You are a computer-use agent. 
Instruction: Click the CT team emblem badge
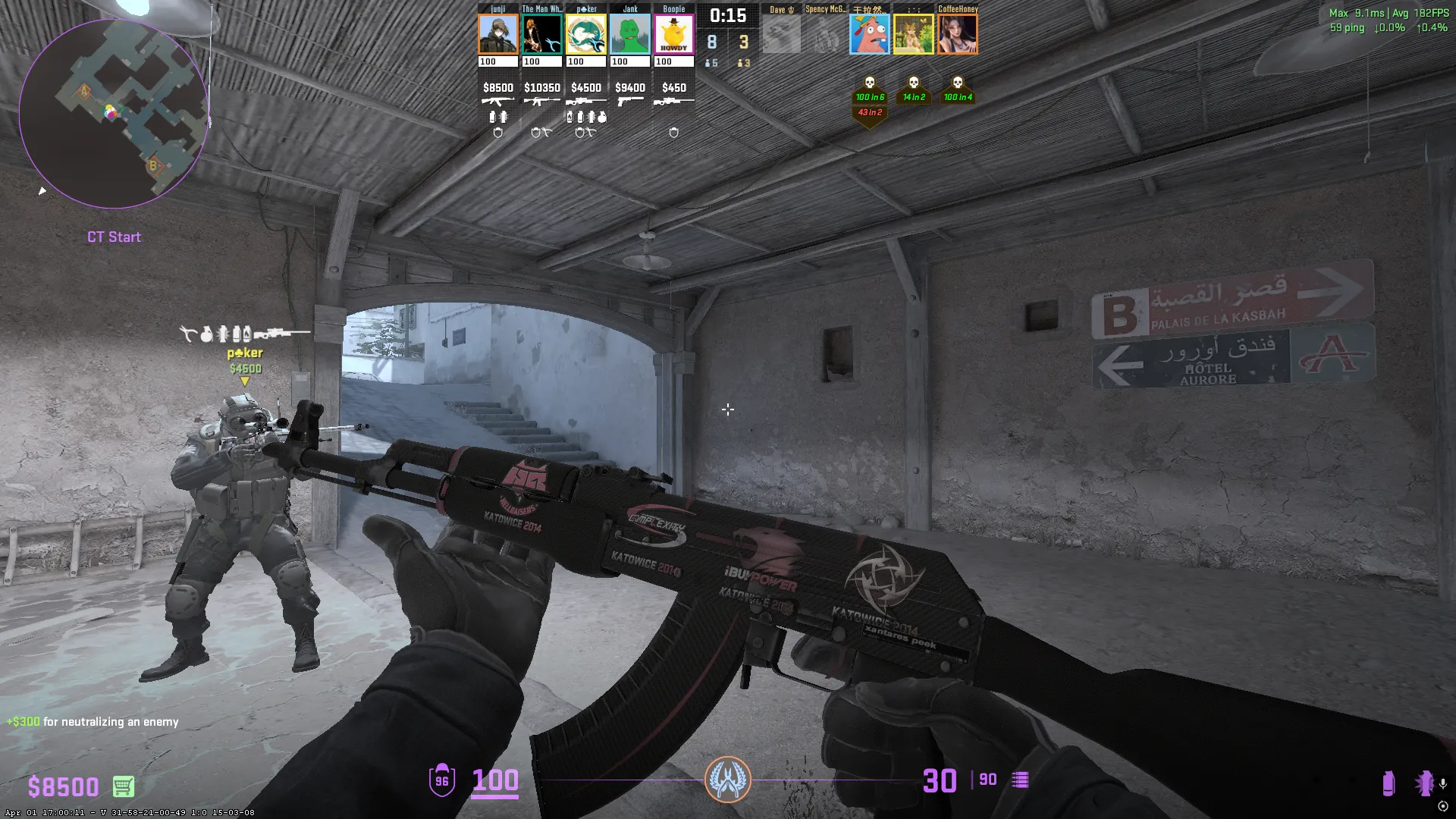(x=728, y=780)
